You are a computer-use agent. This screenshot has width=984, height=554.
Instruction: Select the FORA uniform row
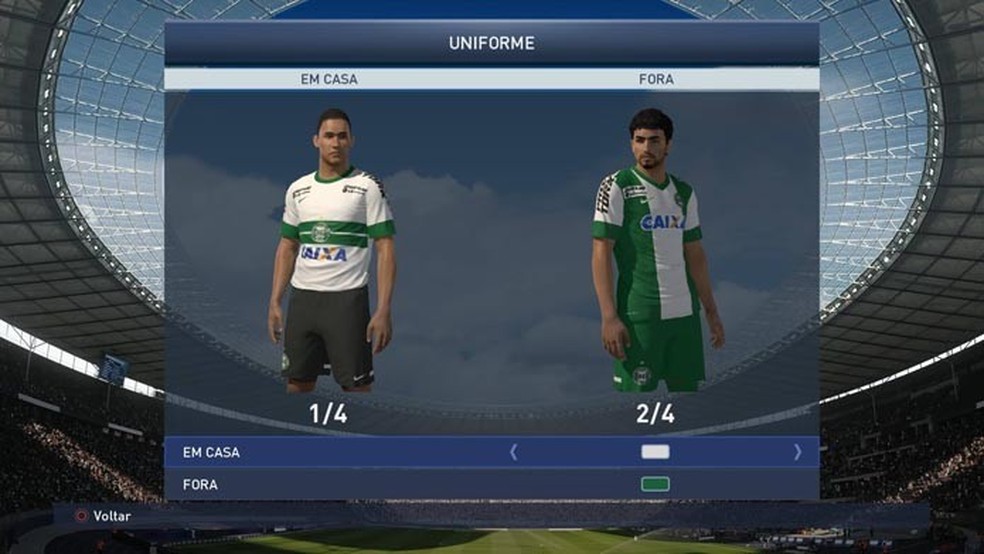[x=200, y=485]
